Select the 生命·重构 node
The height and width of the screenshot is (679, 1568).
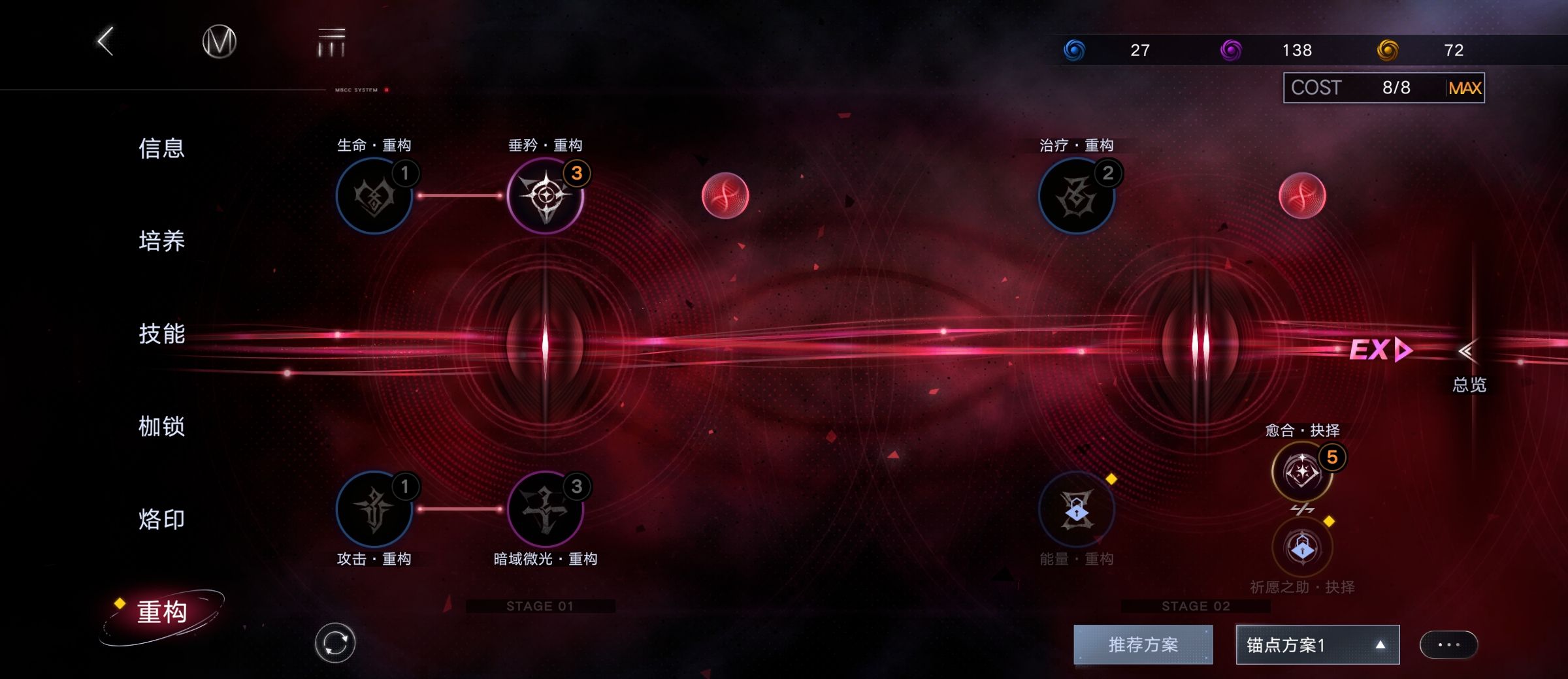374,196
